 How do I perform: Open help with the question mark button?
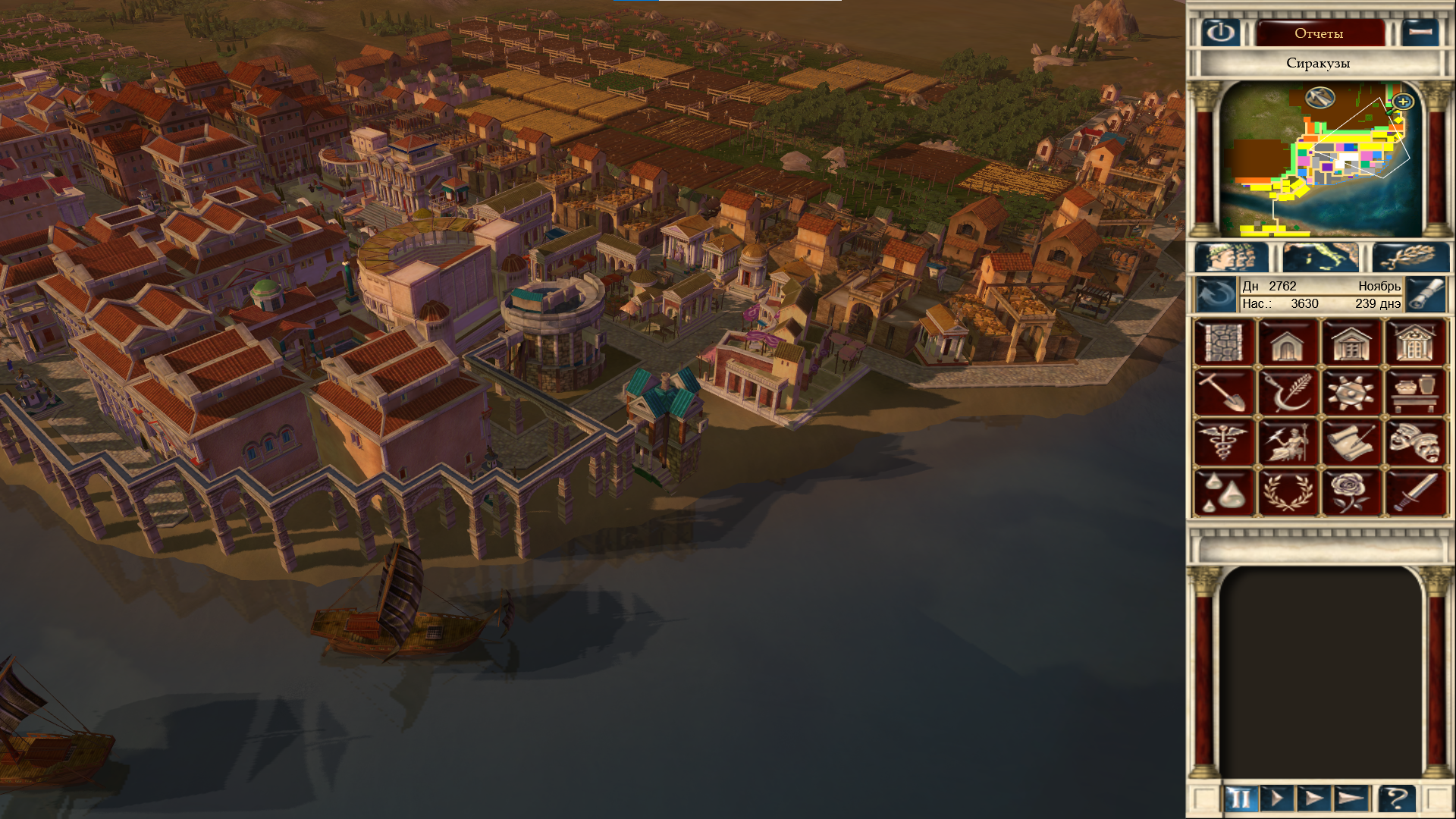pyautogui.click(x=1396, y=799)
